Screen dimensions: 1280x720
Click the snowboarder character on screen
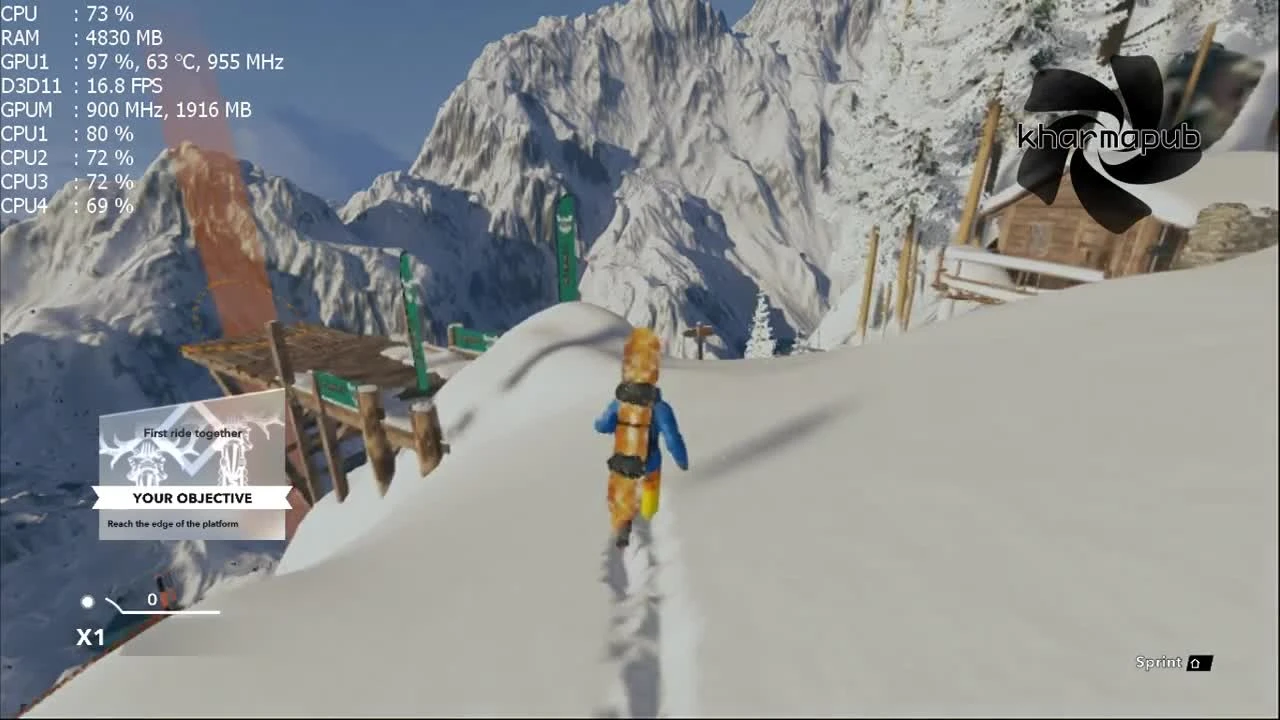point(637,430)
